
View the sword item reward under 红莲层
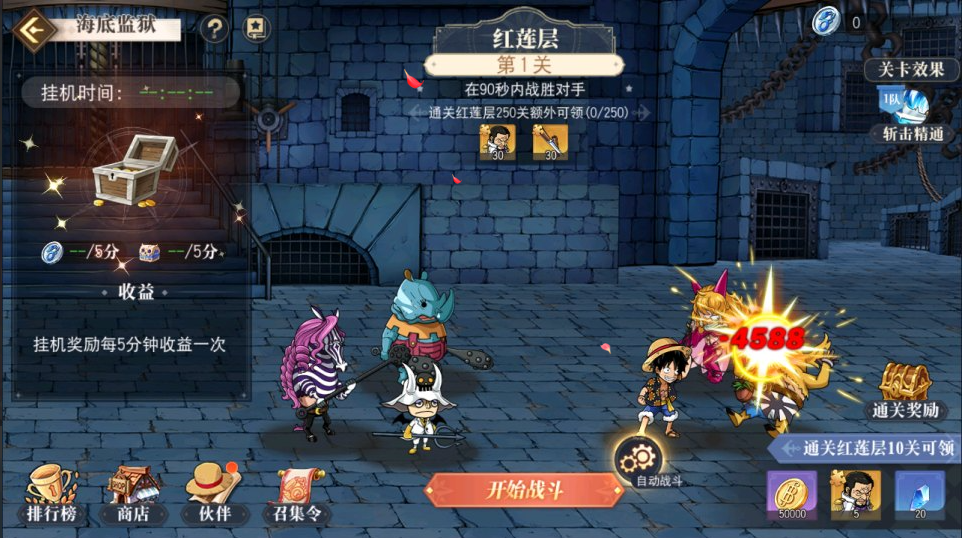549,142
